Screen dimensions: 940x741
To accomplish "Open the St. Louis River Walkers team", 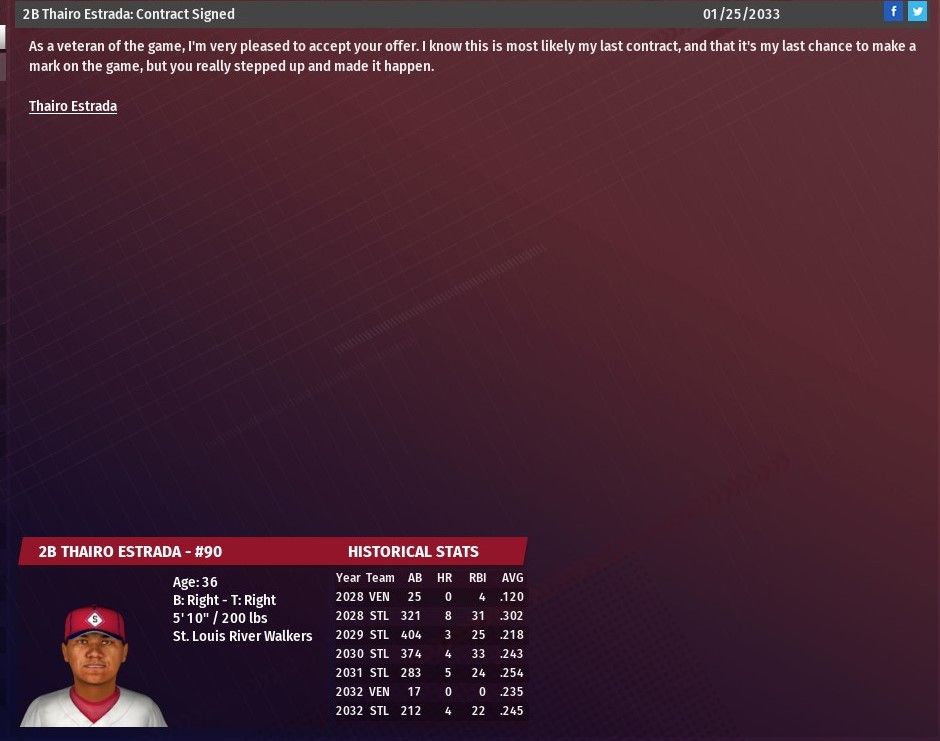I will click(x=242, y=636).
